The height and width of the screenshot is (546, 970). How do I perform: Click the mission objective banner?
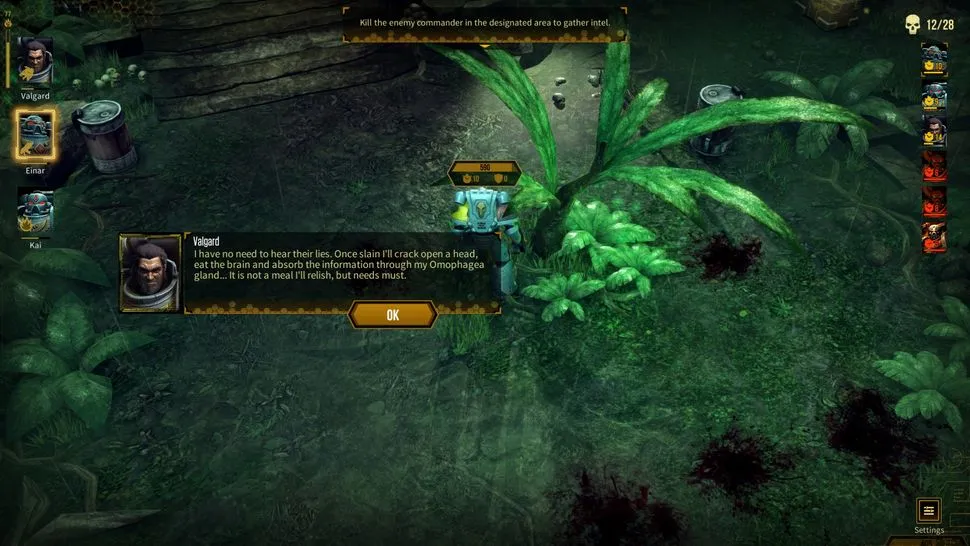(485, 22)
